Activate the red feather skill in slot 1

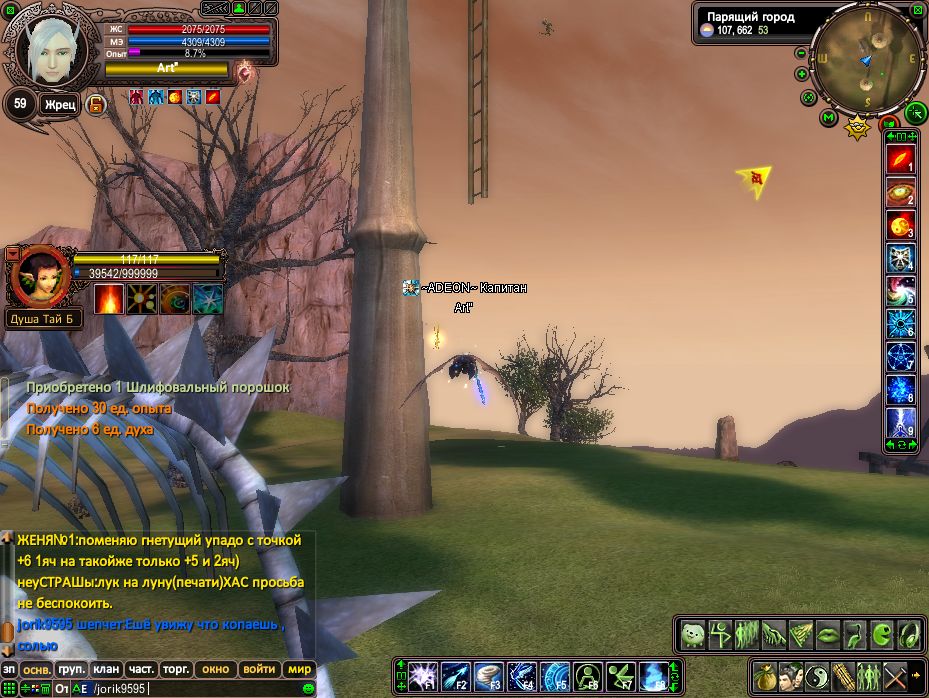pyautogui.click(x=901, y=160)
